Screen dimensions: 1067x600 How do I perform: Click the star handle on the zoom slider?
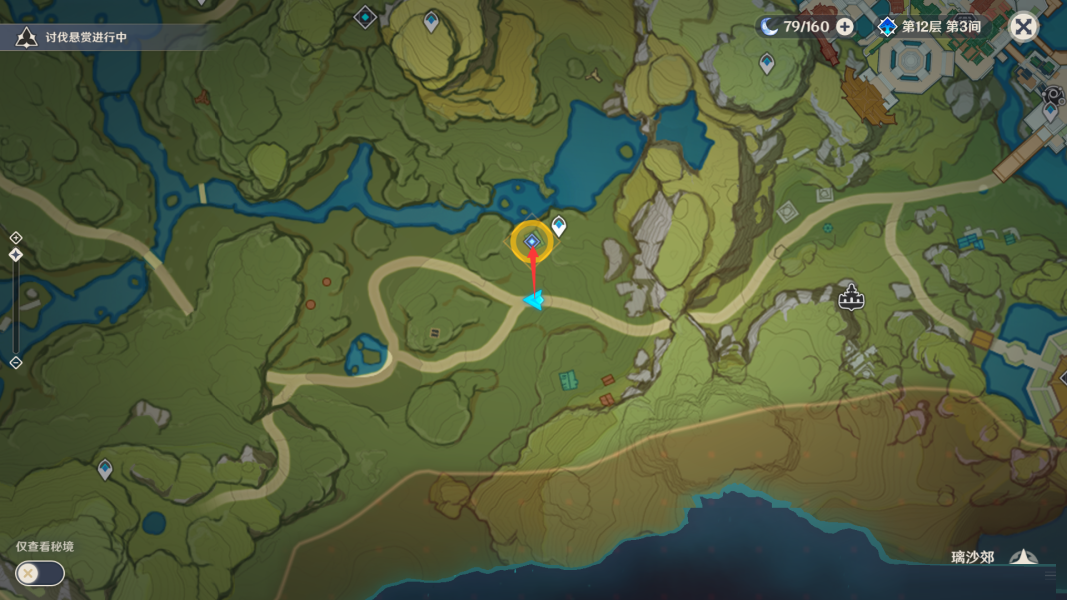coord(16,256)
